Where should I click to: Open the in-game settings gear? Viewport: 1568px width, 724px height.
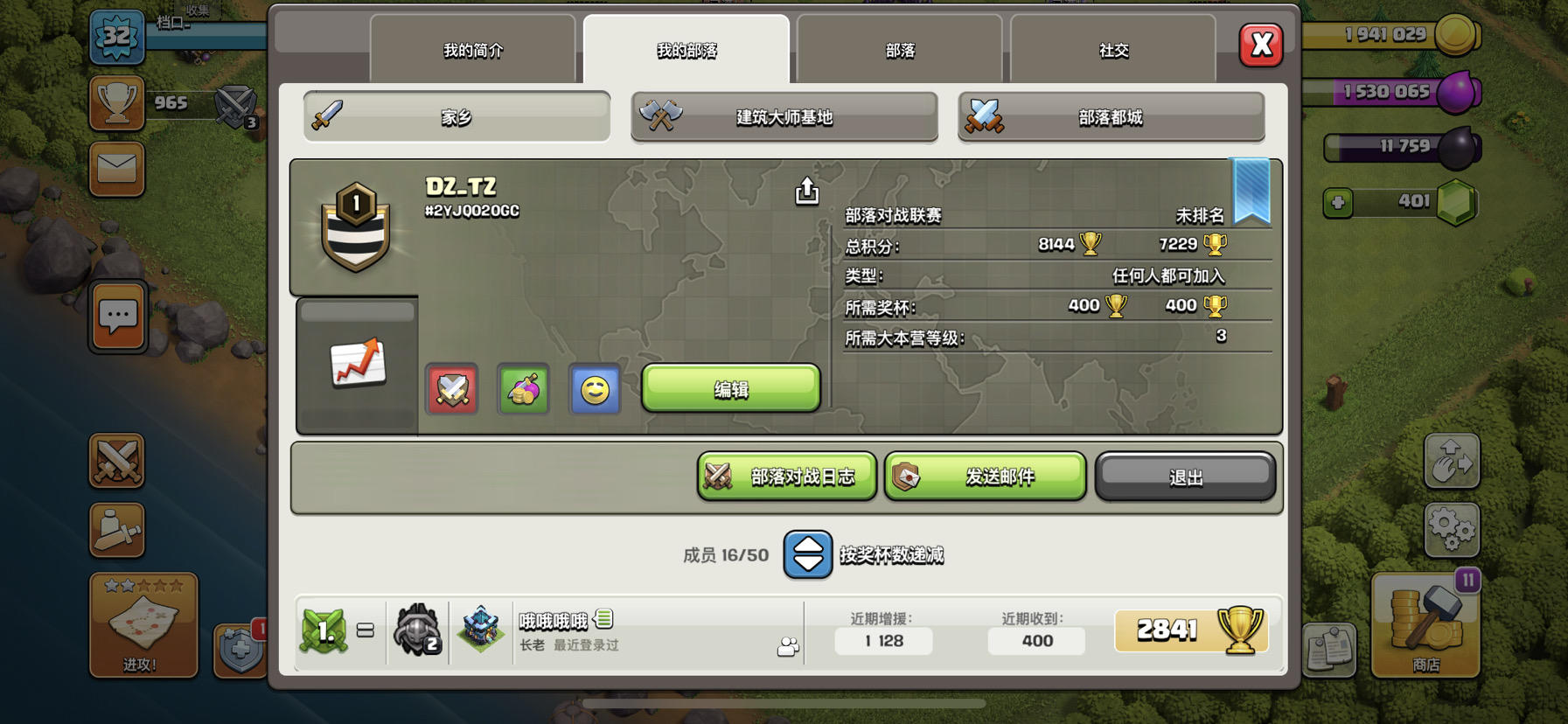(1452, 531)
